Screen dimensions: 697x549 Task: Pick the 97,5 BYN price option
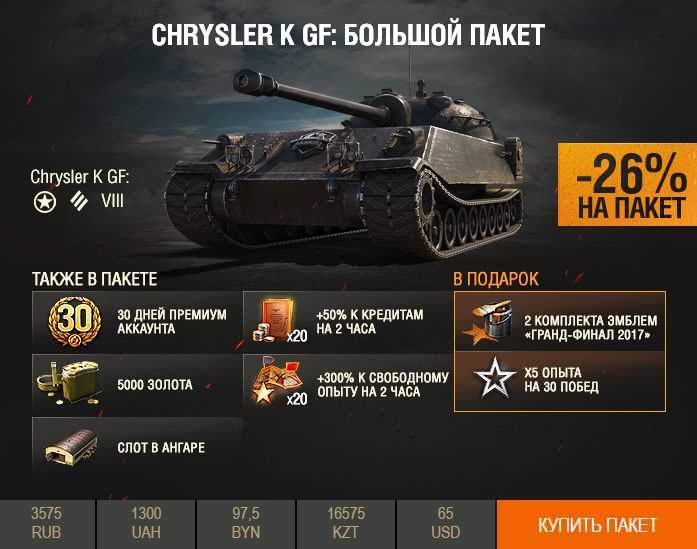(x=246, y=524)
